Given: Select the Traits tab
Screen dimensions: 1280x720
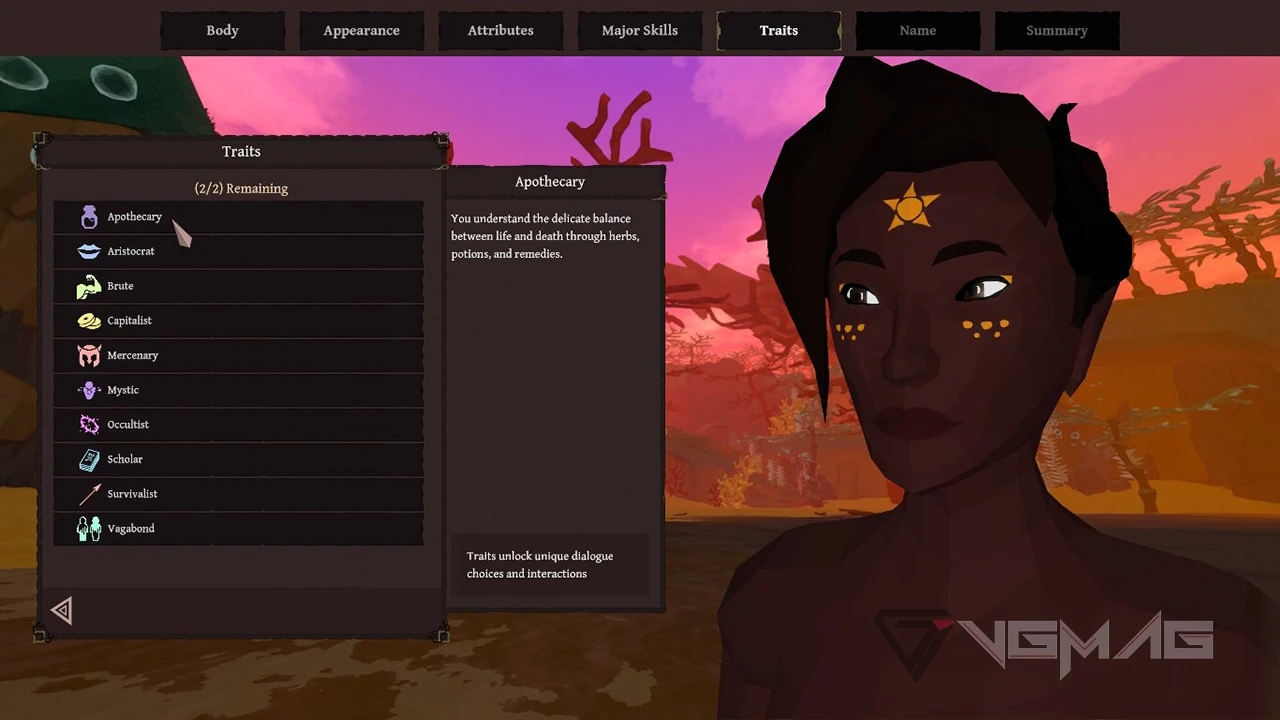Looking at the screenshot, I should pyautogui.click(x=778, y=31).
